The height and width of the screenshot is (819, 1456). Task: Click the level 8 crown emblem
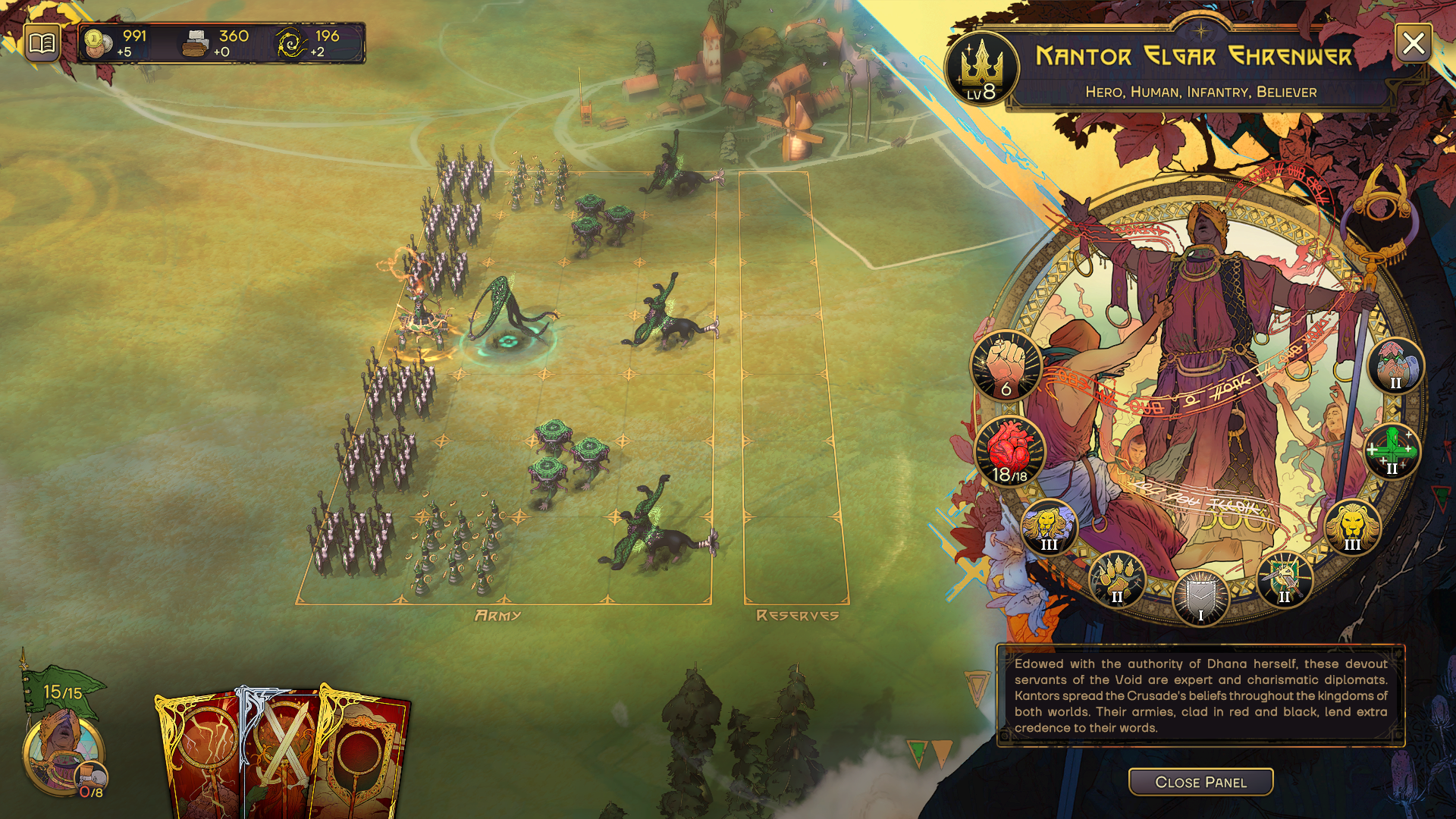pyautogui.click(x=981, y=70)
